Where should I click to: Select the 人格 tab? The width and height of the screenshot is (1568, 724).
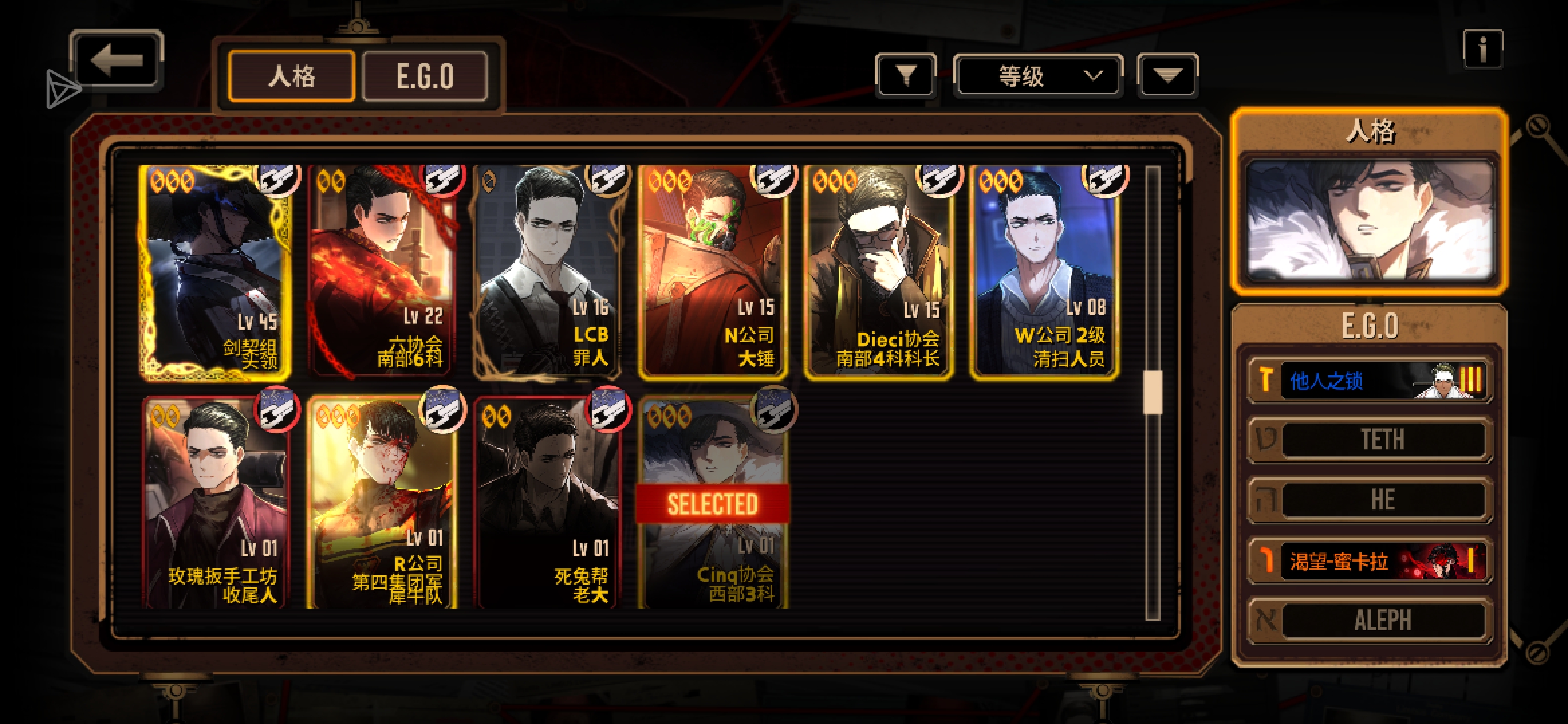(x=291, y=76)
